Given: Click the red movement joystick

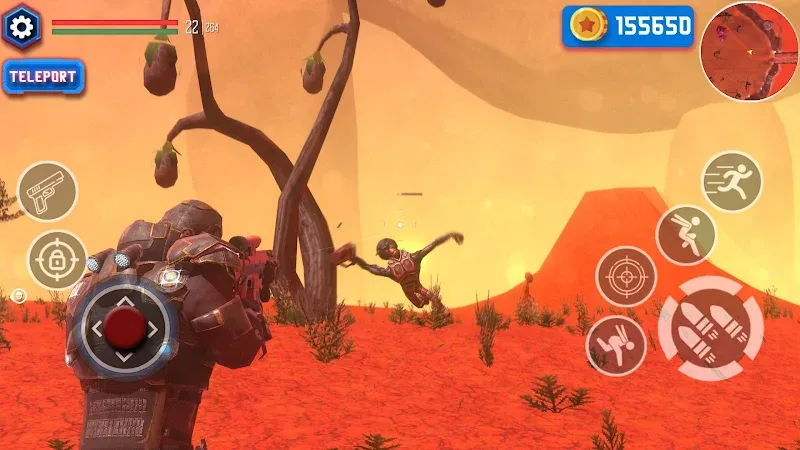Looking at the screenshot, I should [x=125, y=325].
